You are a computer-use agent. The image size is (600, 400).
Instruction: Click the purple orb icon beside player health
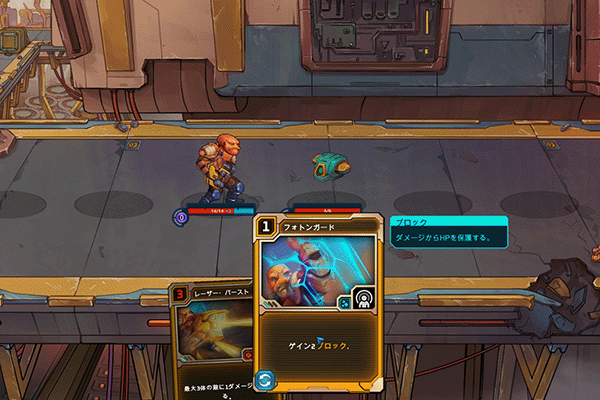[x=181, y=215]
